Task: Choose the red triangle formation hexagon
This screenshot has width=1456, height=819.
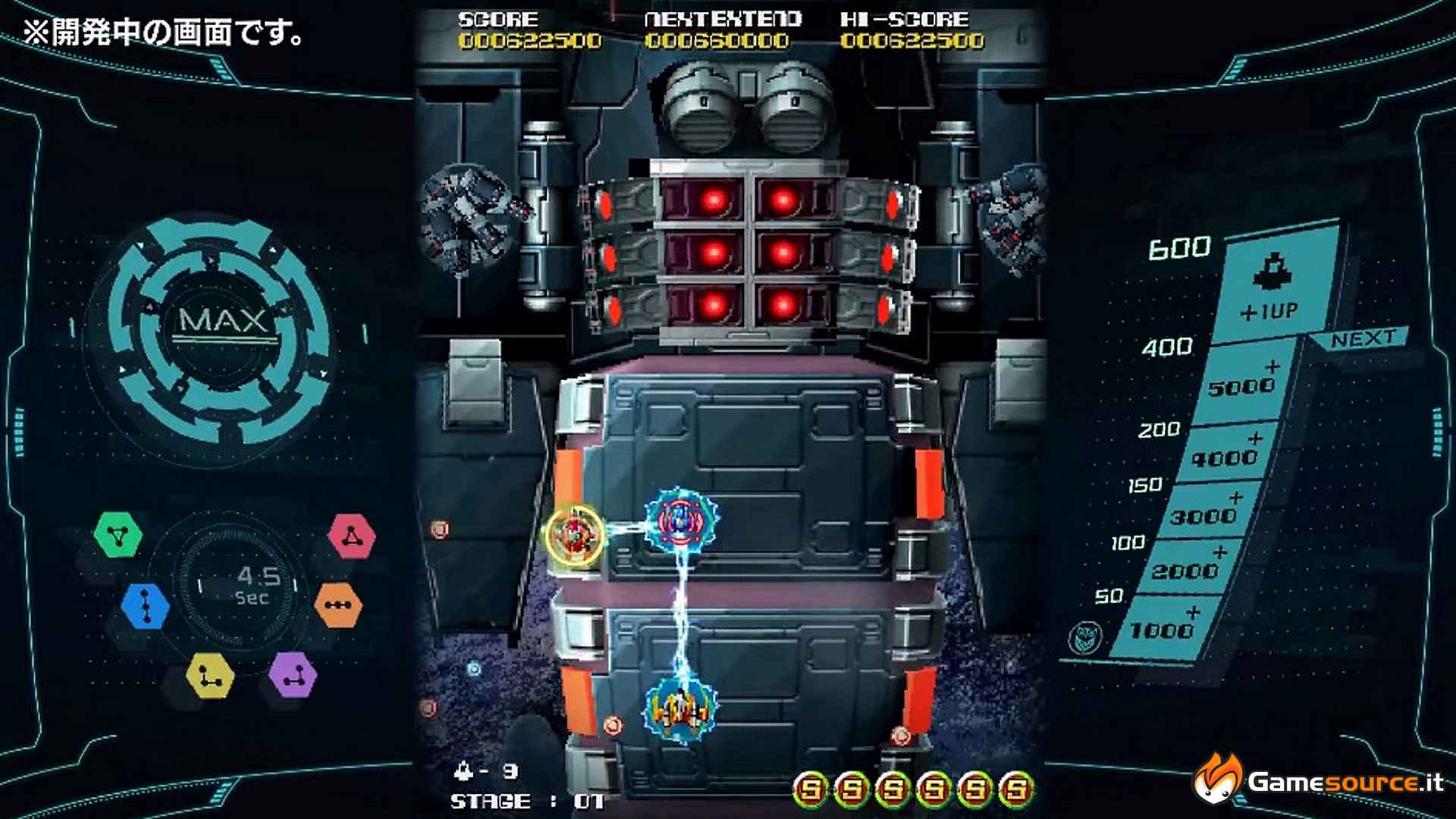Action: [x=351, y=536]
